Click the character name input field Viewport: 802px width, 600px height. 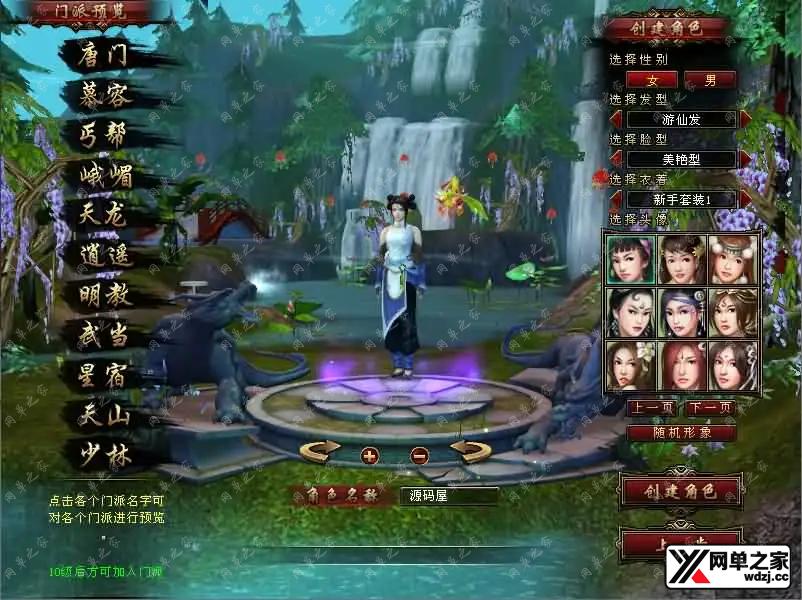448,495
